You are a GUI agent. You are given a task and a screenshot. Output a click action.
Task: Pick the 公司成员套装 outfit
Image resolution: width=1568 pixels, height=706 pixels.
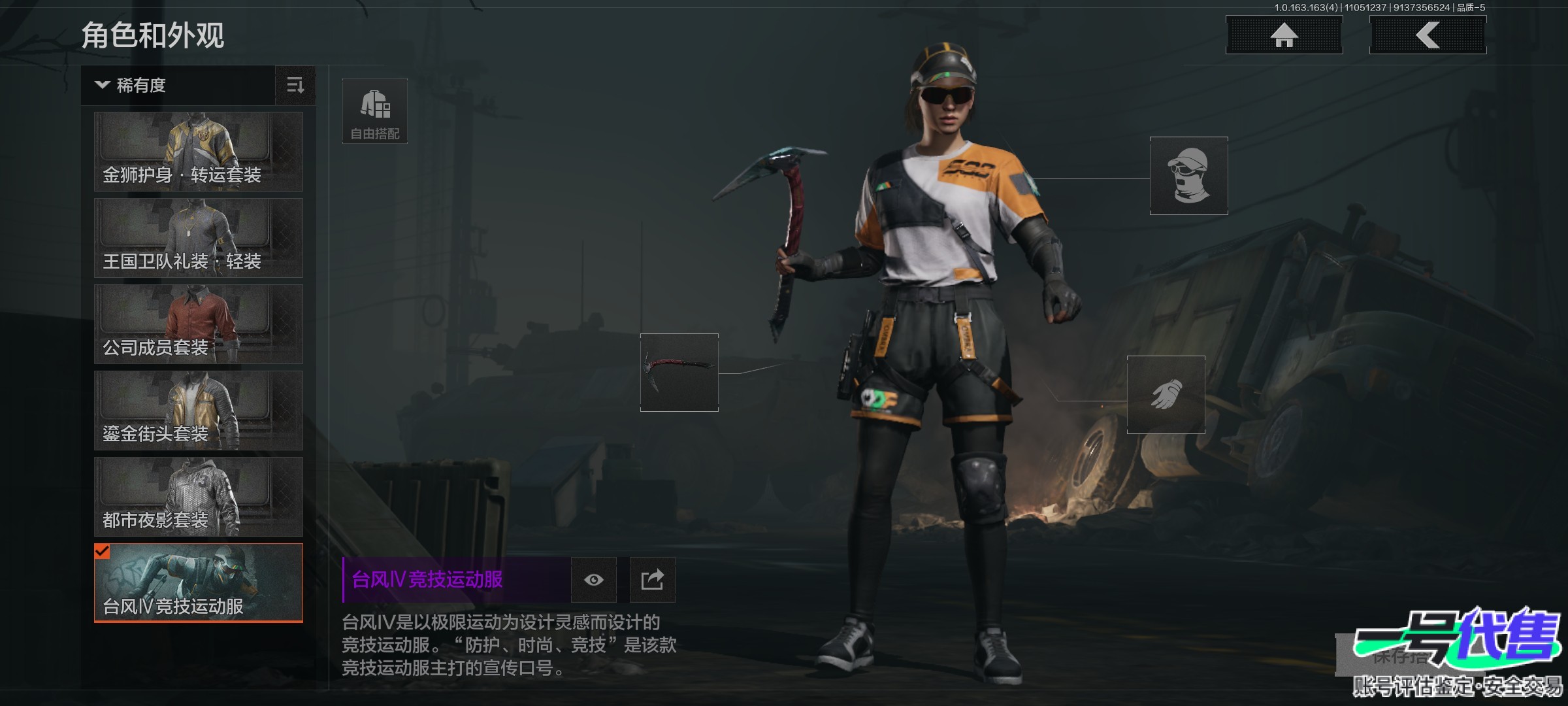pyautogui.click(x=199, y=324)
